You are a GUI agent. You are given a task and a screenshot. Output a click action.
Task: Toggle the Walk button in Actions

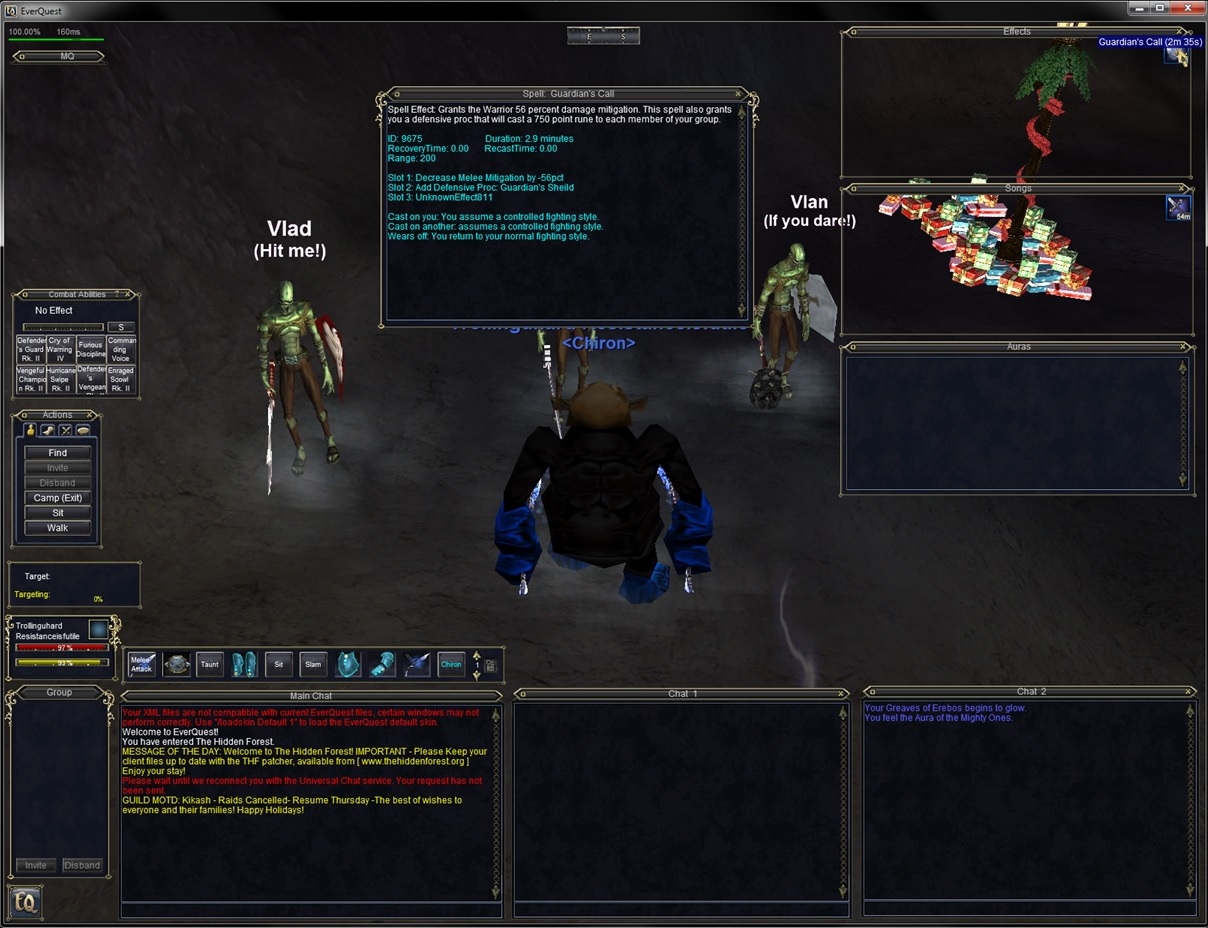click(x=57, y=528)
